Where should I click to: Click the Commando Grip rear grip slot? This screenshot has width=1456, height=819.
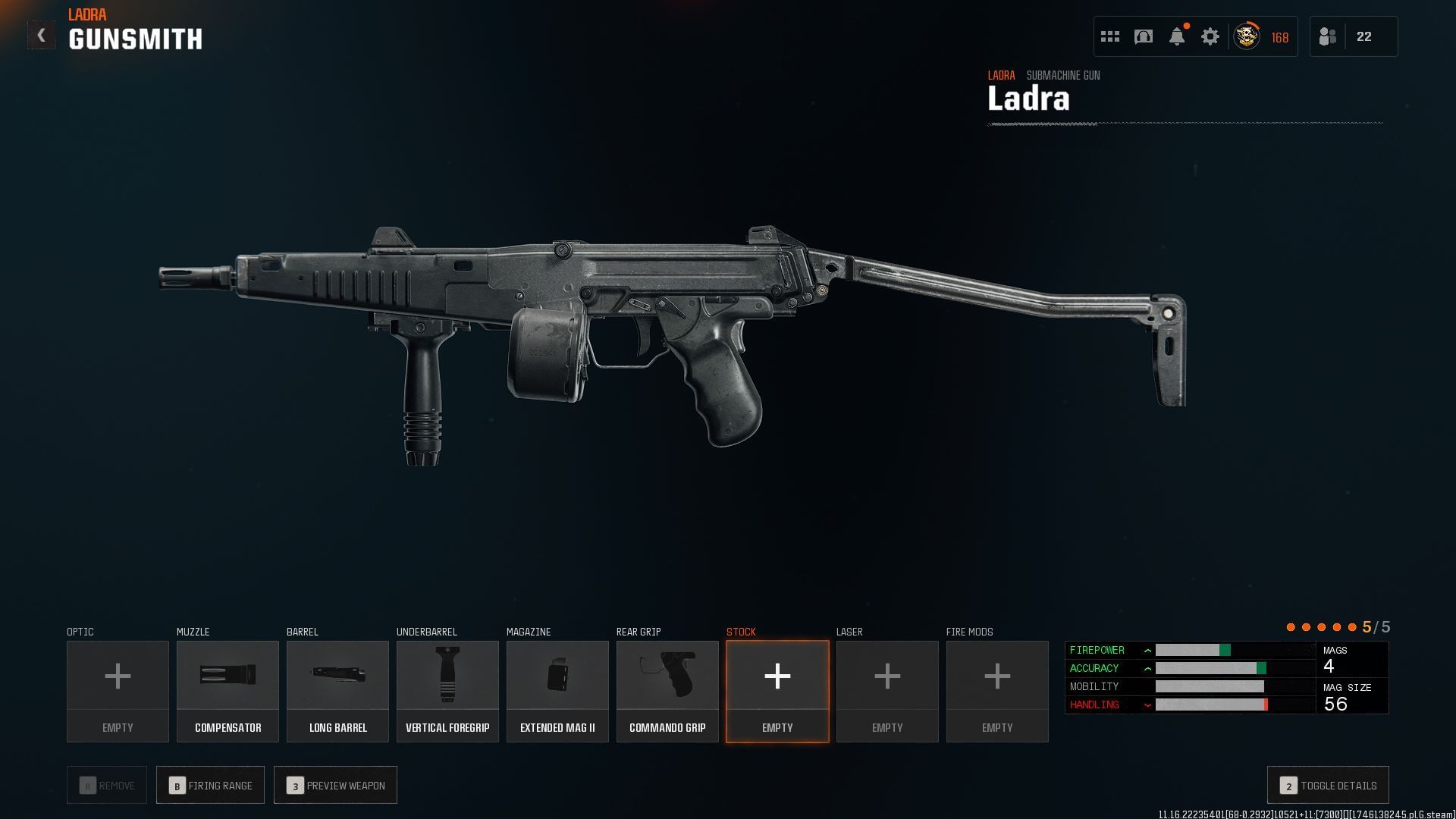(667, 691)
